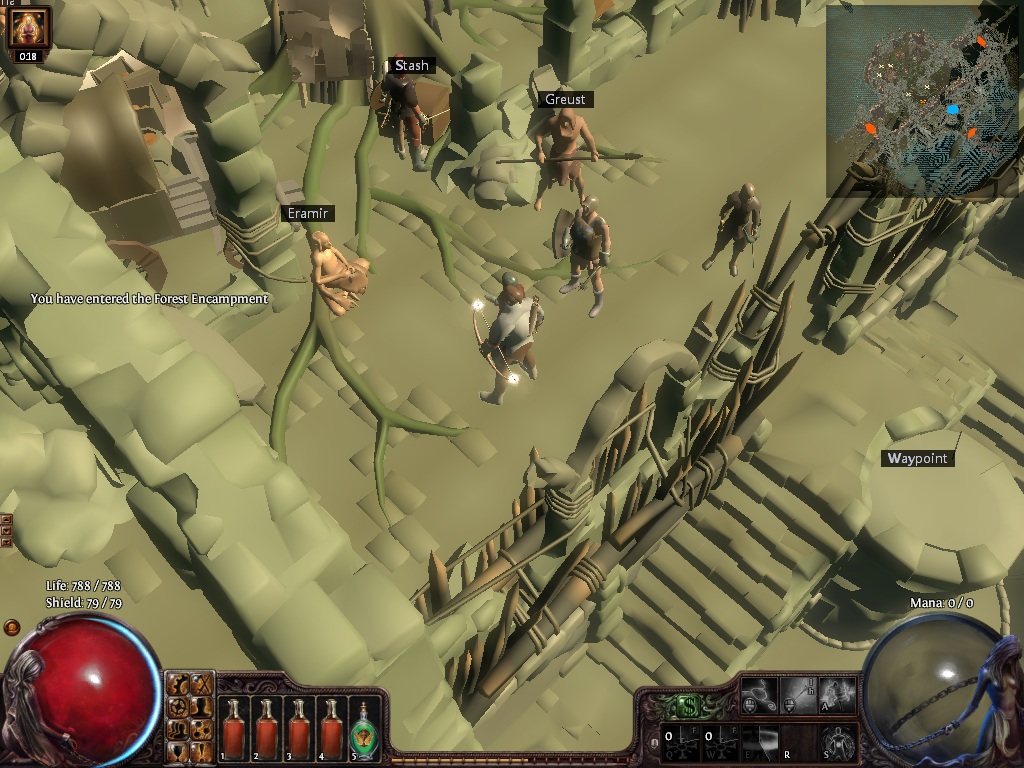Click the minimap overlay
This screenshot has width=1024, height=768.
[923, 101]
